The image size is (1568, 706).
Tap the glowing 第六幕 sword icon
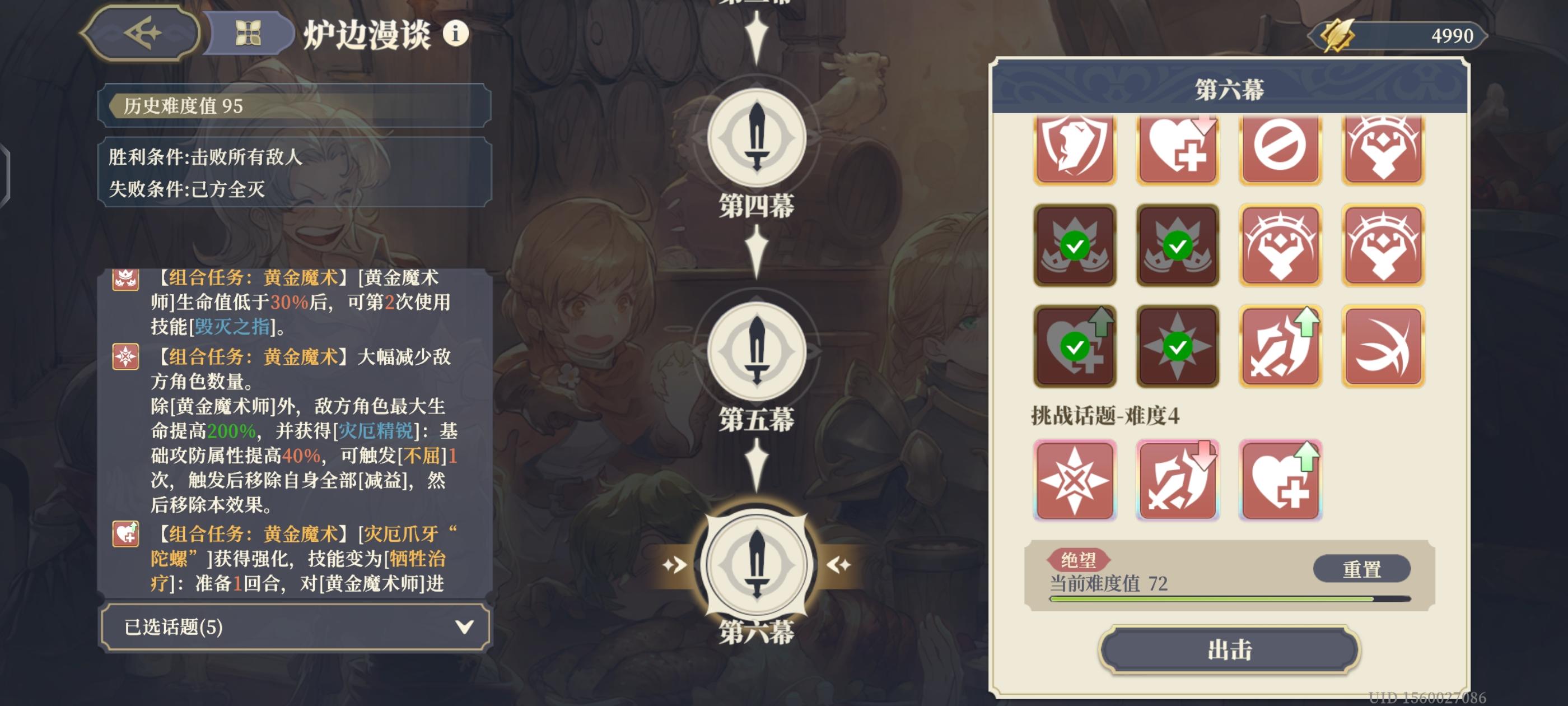[757, 564]
